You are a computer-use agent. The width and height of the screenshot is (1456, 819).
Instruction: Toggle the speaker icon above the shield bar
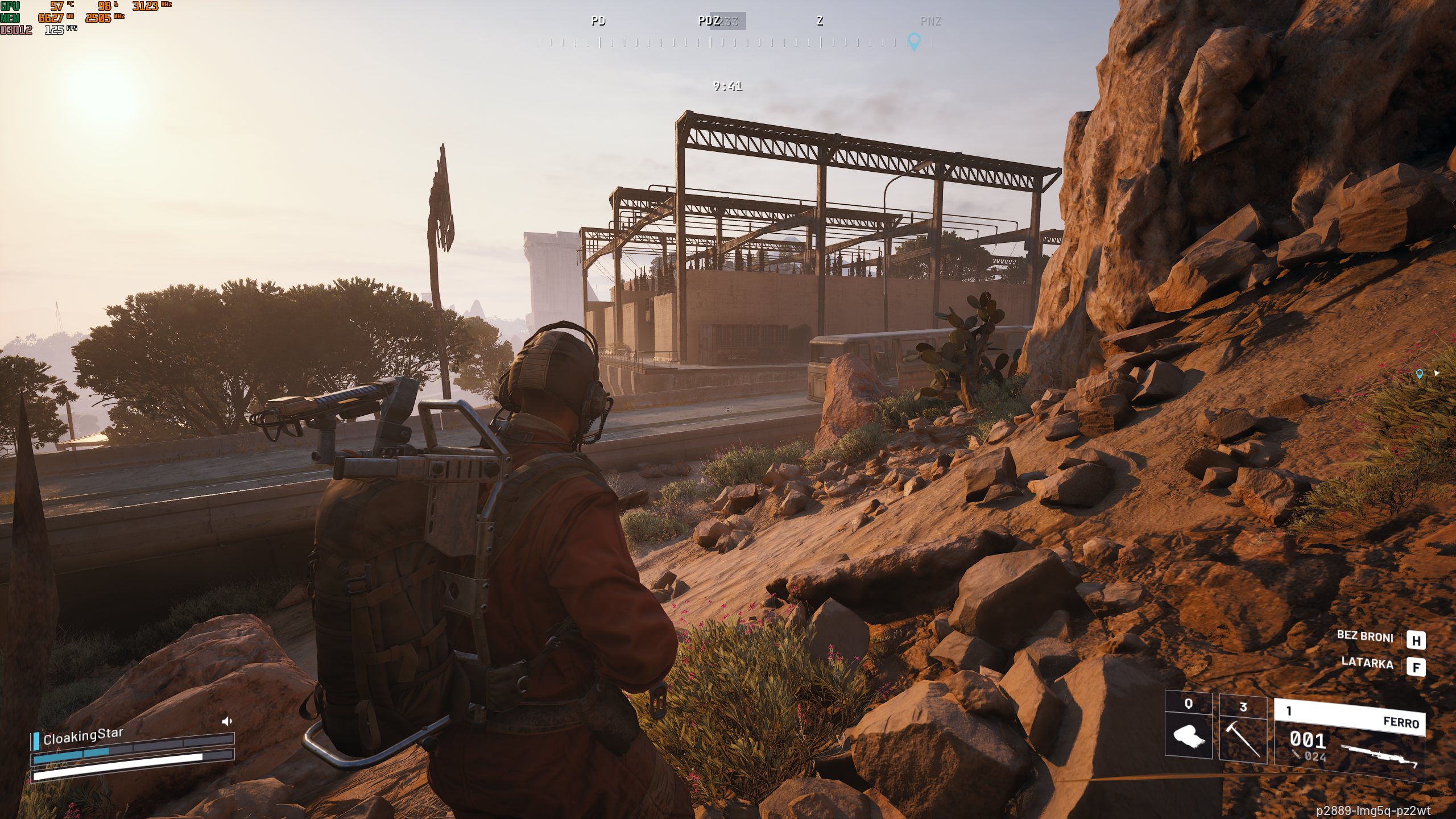click(227, 722)
